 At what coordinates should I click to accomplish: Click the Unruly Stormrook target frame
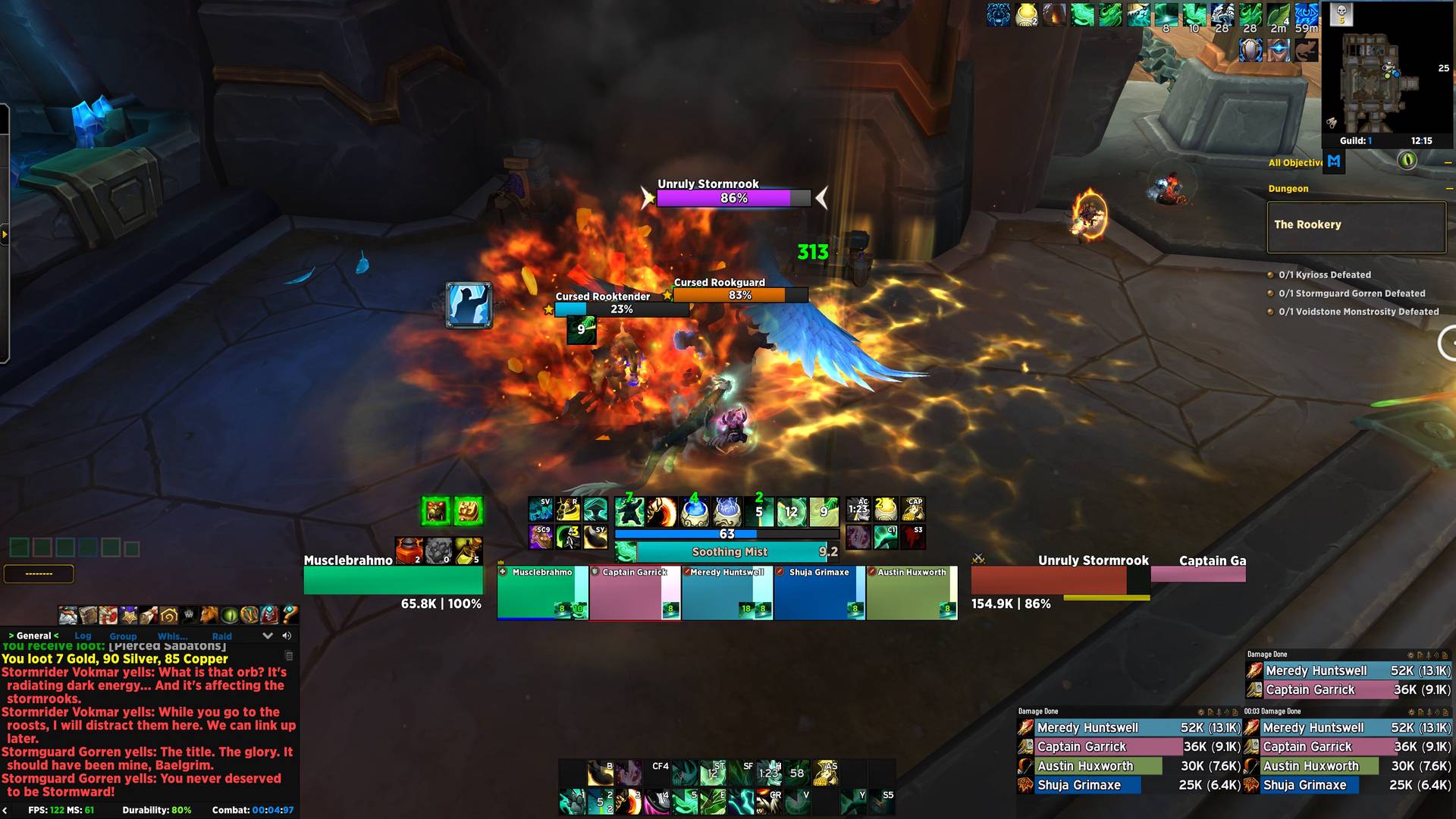(1060, 580)
